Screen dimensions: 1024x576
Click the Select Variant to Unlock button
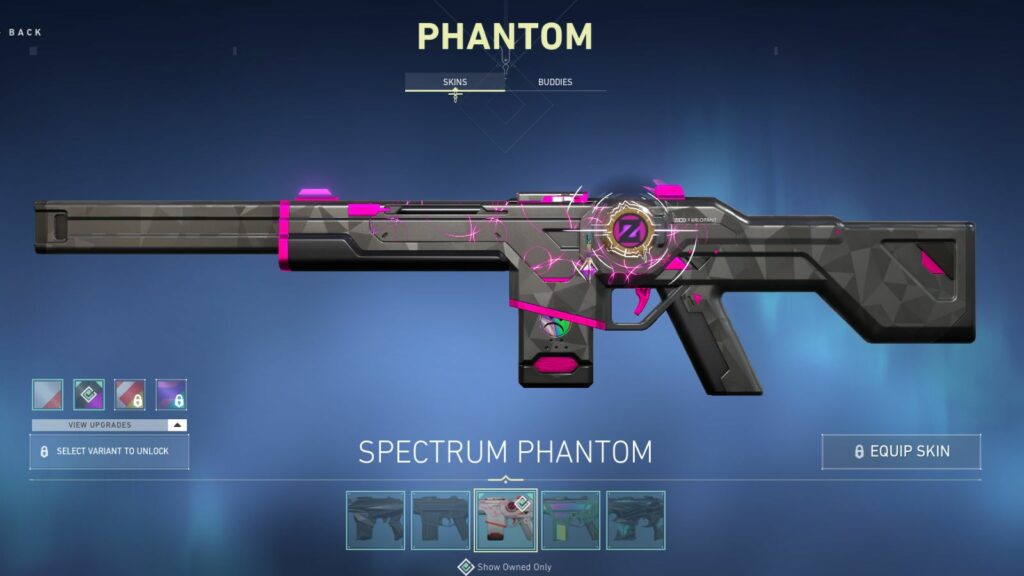click(109, 451)
